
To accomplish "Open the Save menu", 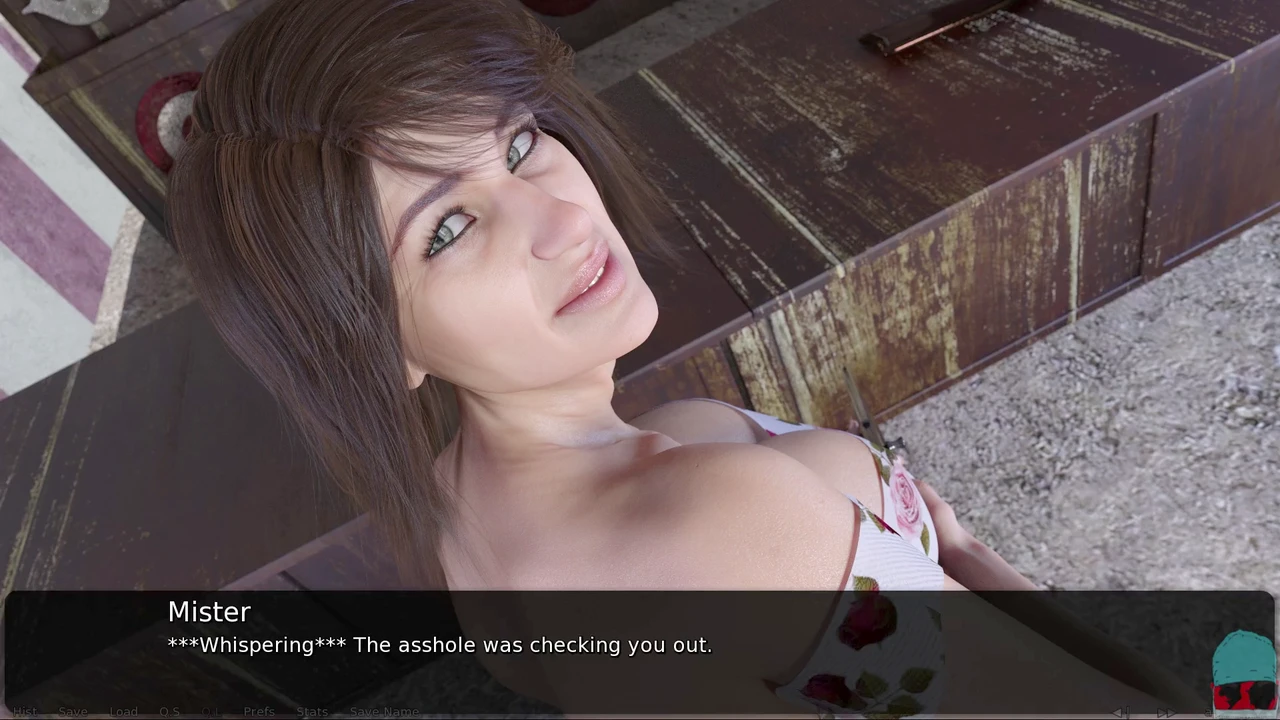I will point(72,712).
